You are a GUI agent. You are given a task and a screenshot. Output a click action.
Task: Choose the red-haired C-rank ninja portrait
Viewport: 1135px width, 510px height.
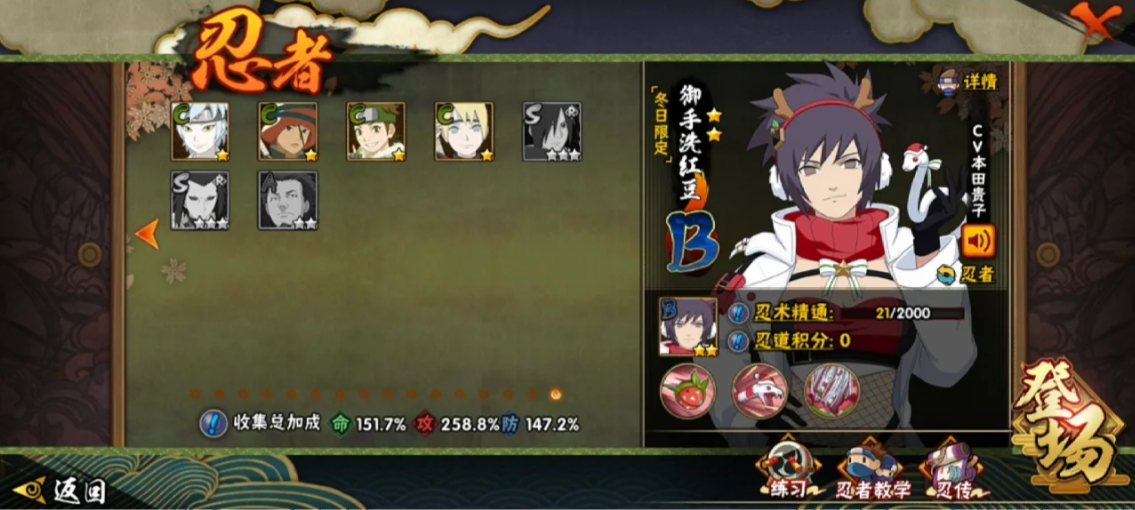[x=288, y=131]
